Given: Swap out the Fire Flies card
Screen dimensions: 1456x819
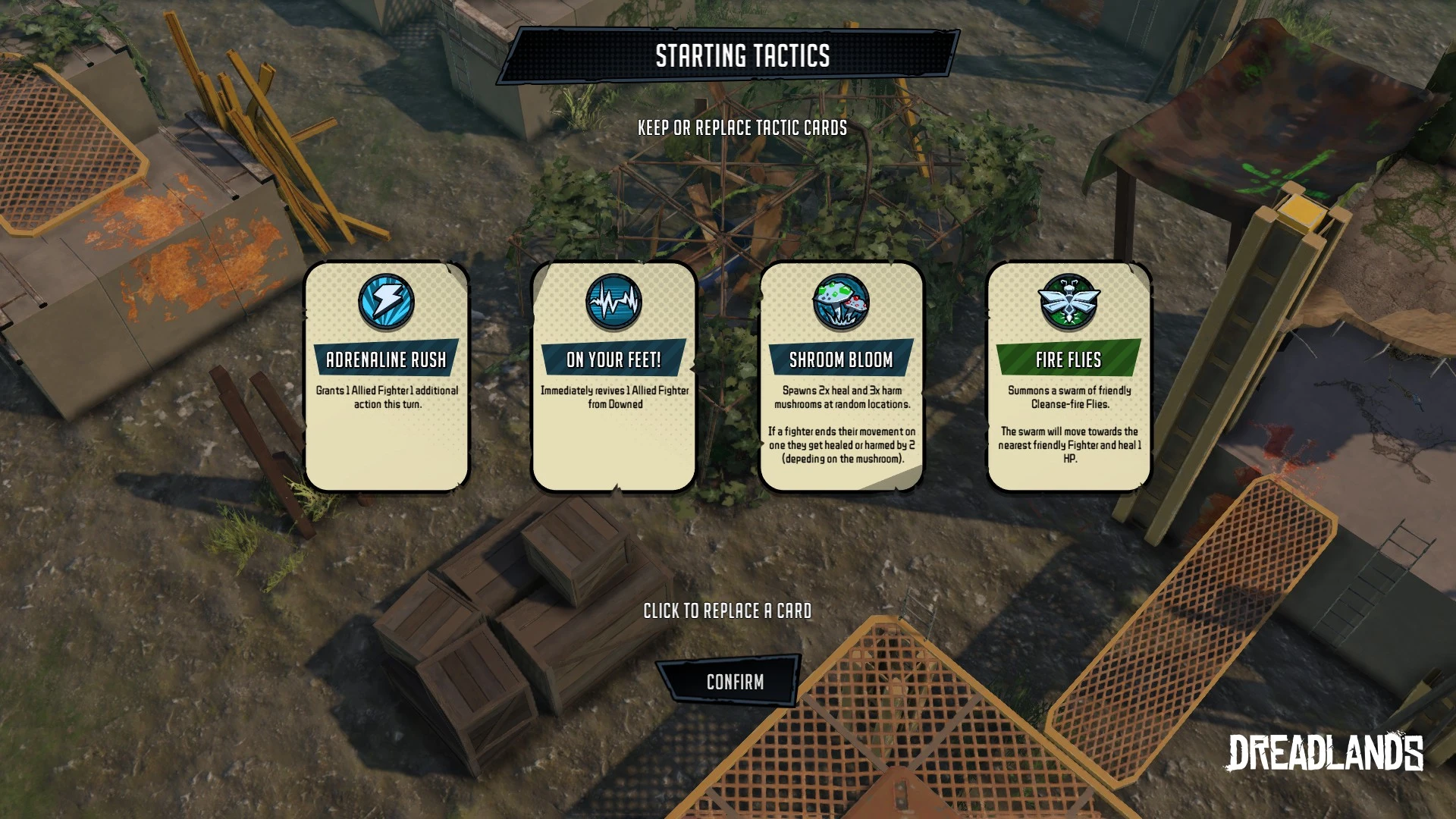Looking at the screenshot, I should [x=1069, y=377].
